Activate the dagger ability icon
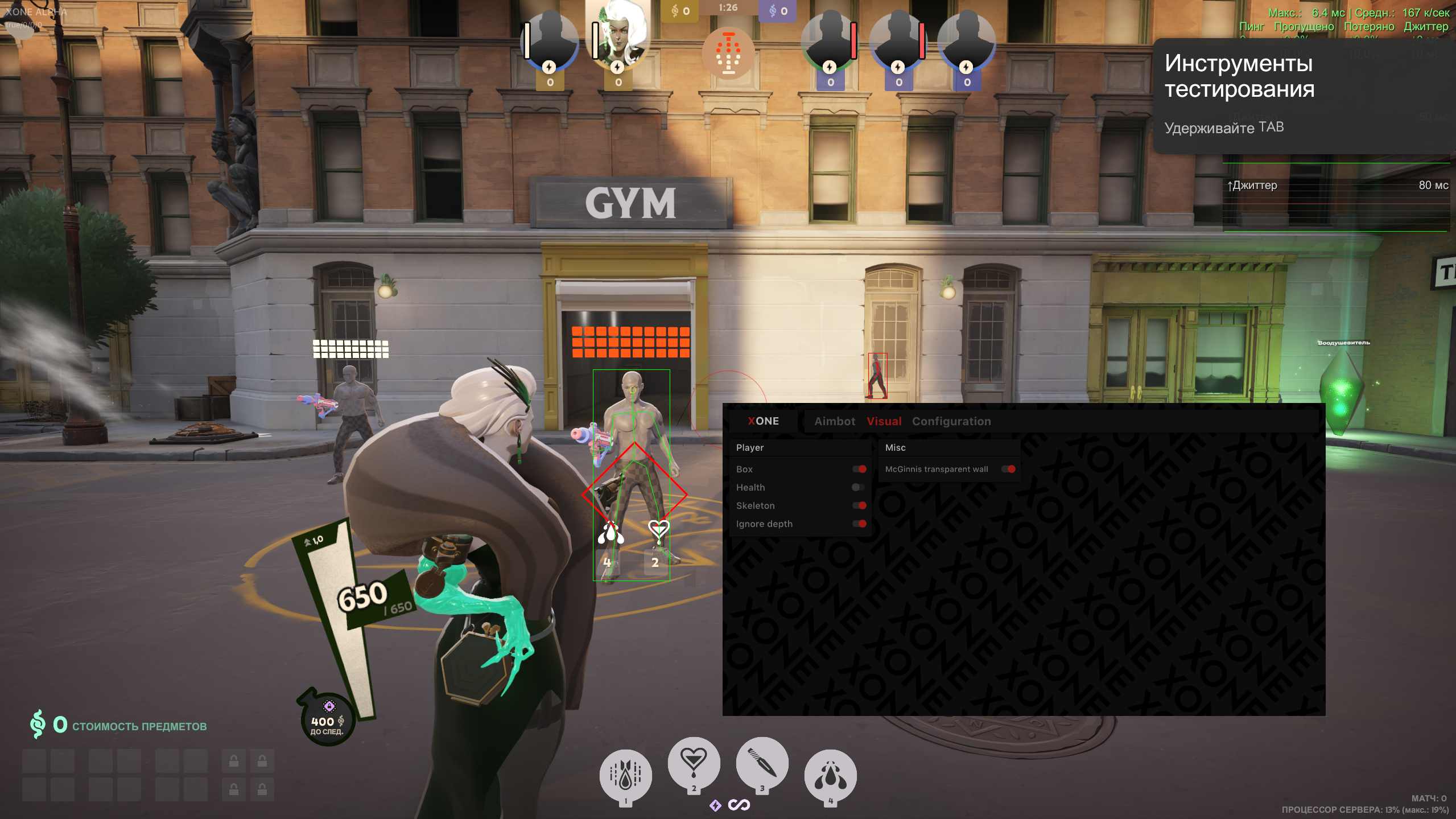 click(x=762, y=763)
